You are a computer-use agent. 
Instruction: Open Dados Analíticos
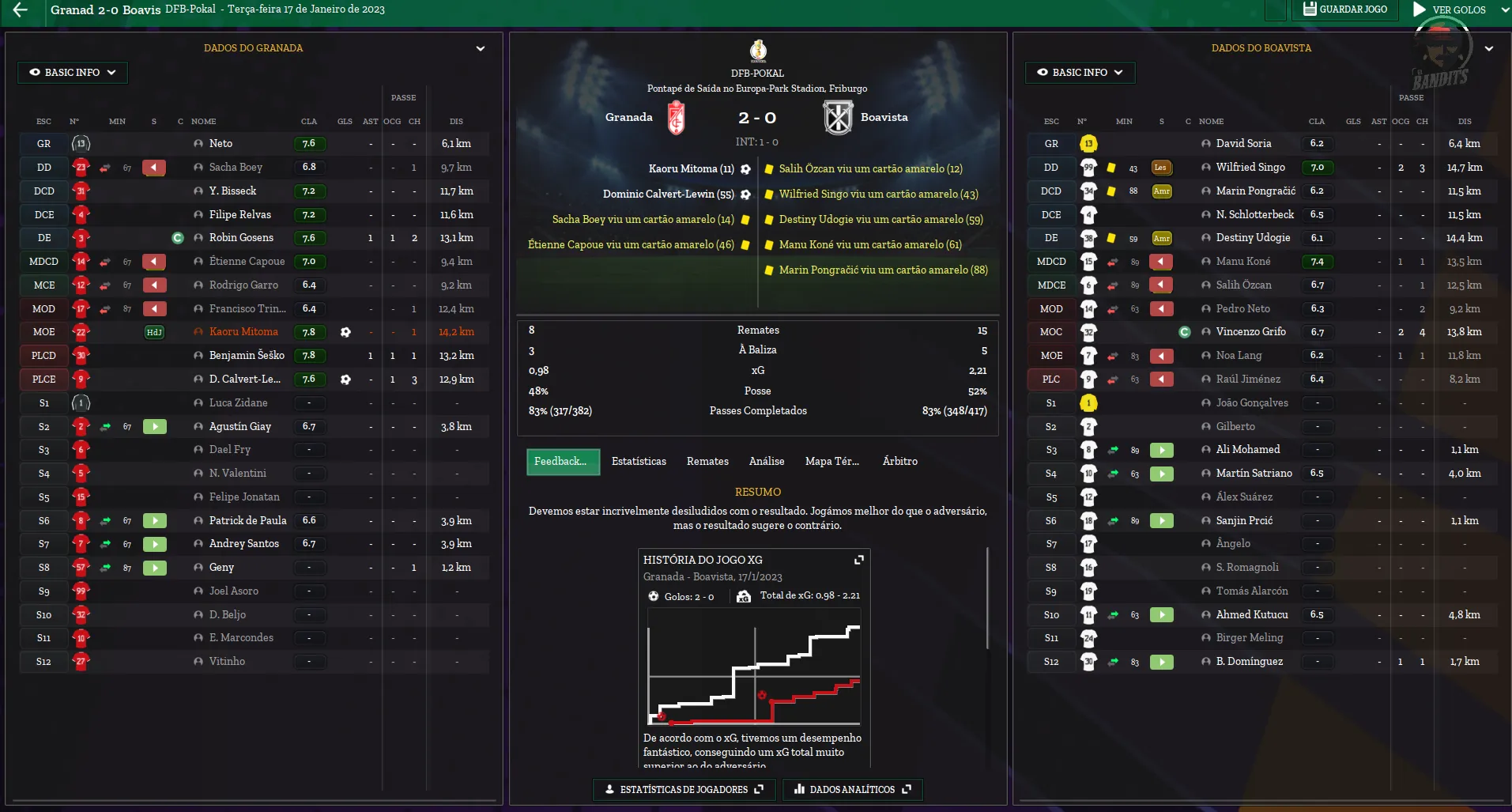click(852, 789)
